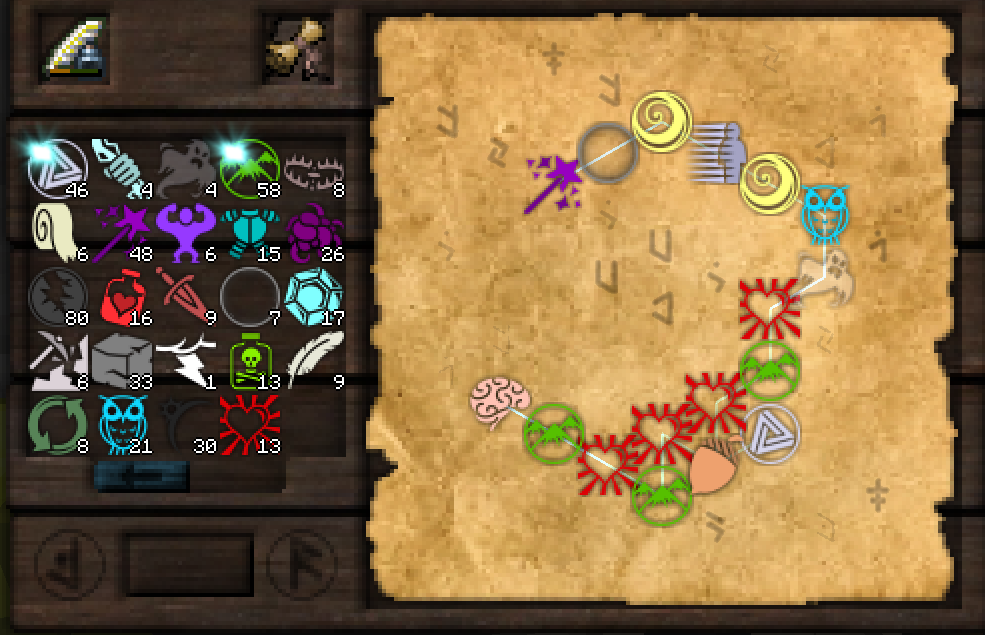985x635 pixels.
Task: Pick the gray stone cube aspect
Action: pos(122,361)
